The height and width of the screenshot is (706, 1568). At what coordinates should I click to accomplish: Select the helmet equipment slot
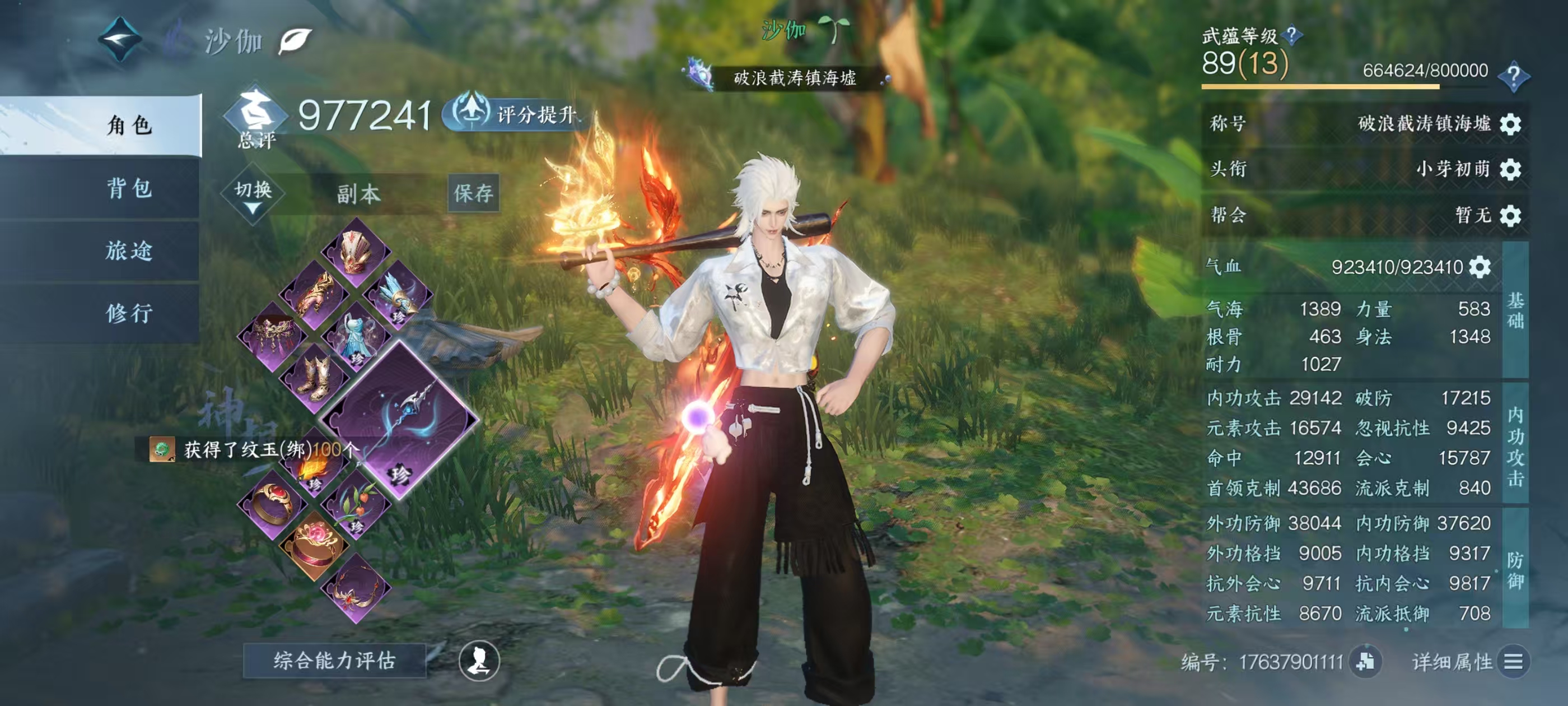pyautogui.click(x=356, y=253)
